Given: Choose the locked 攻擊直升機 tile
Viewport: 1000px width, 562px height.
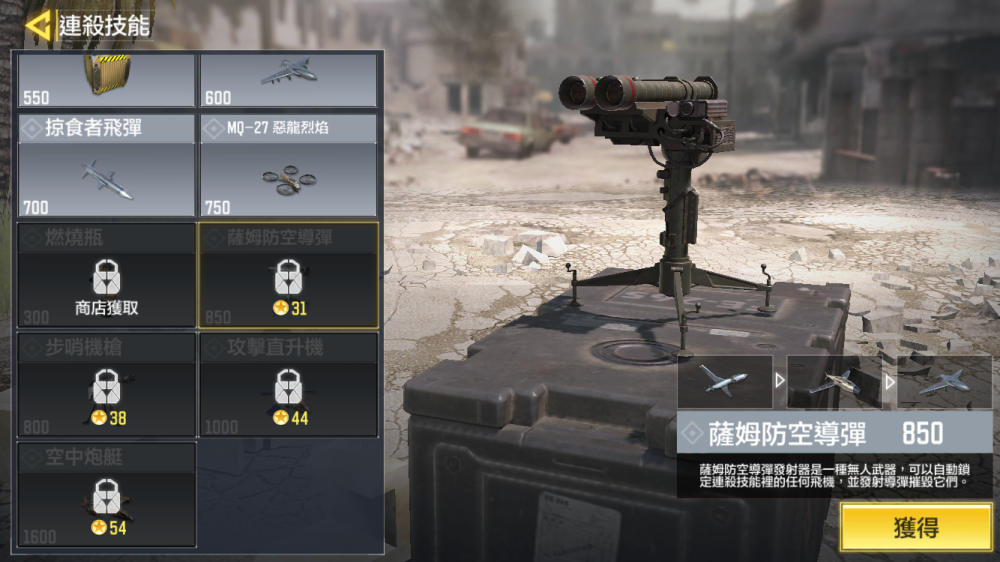Looking at the screenshot, I should click(288, 386).
